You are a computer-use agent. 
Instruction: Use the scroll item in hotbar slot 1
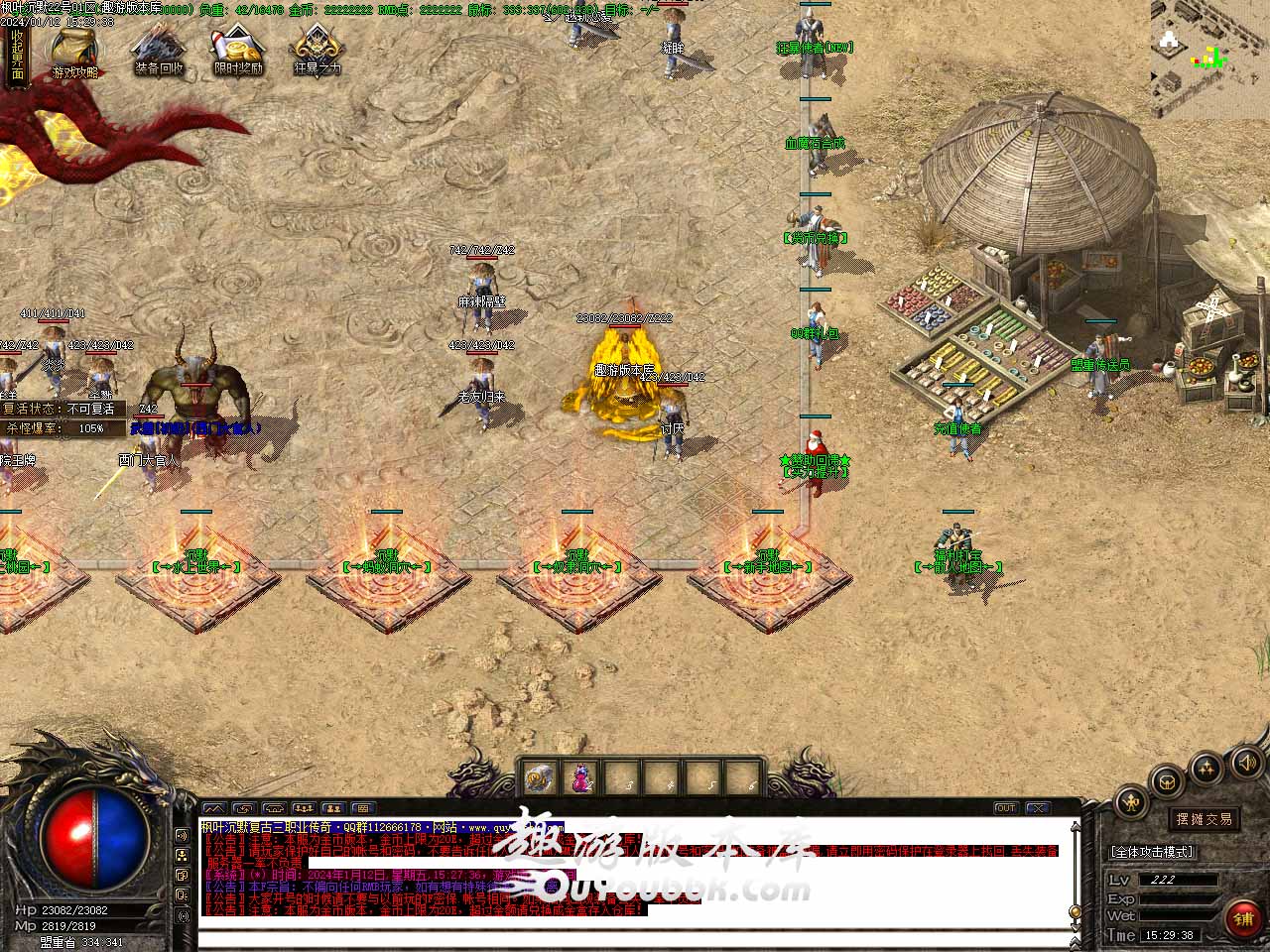tap(541, 778)
